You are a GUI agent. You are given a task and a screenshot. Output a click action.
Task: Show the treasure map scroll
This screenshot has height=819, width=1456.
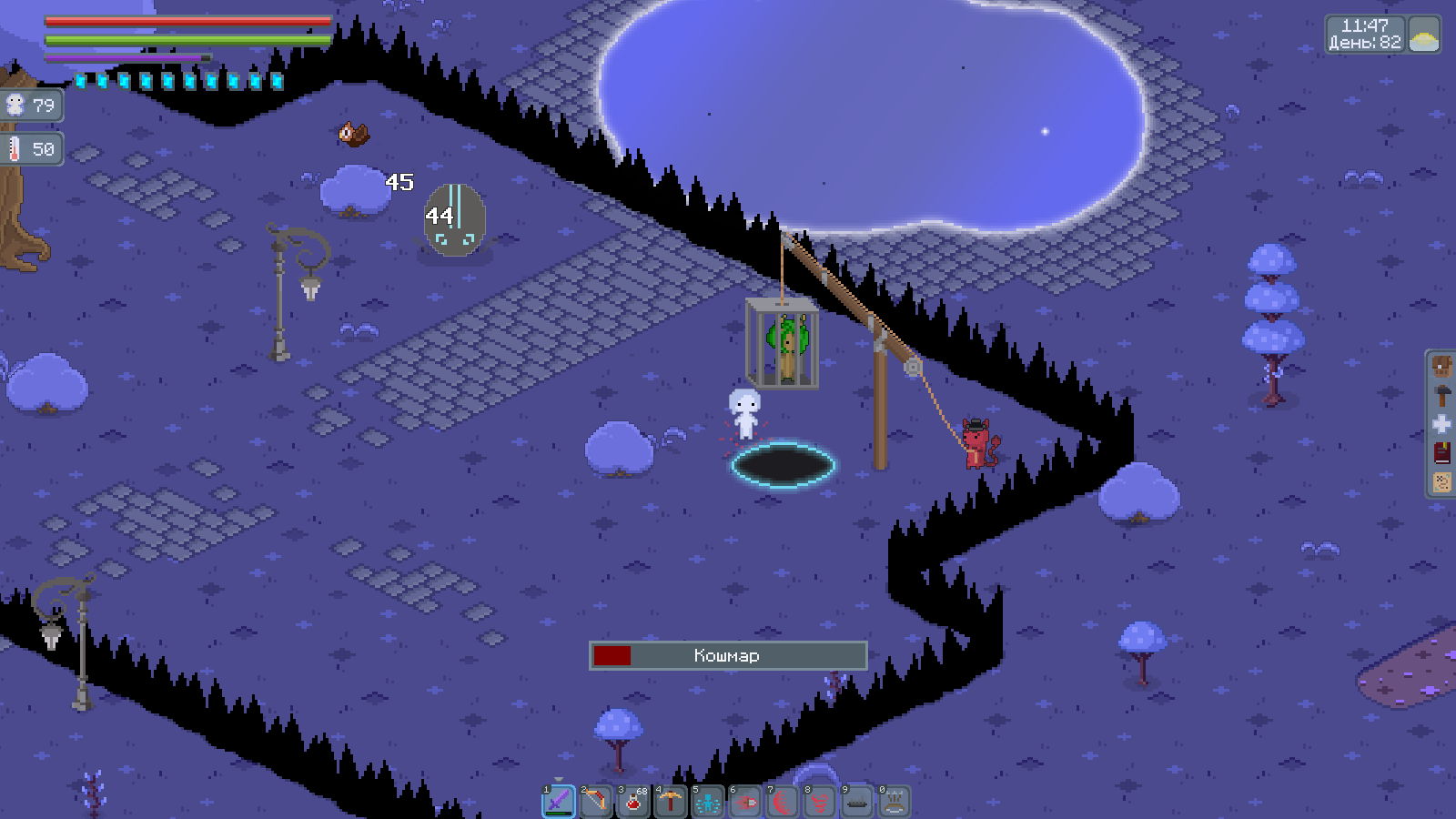(1441, 481)
